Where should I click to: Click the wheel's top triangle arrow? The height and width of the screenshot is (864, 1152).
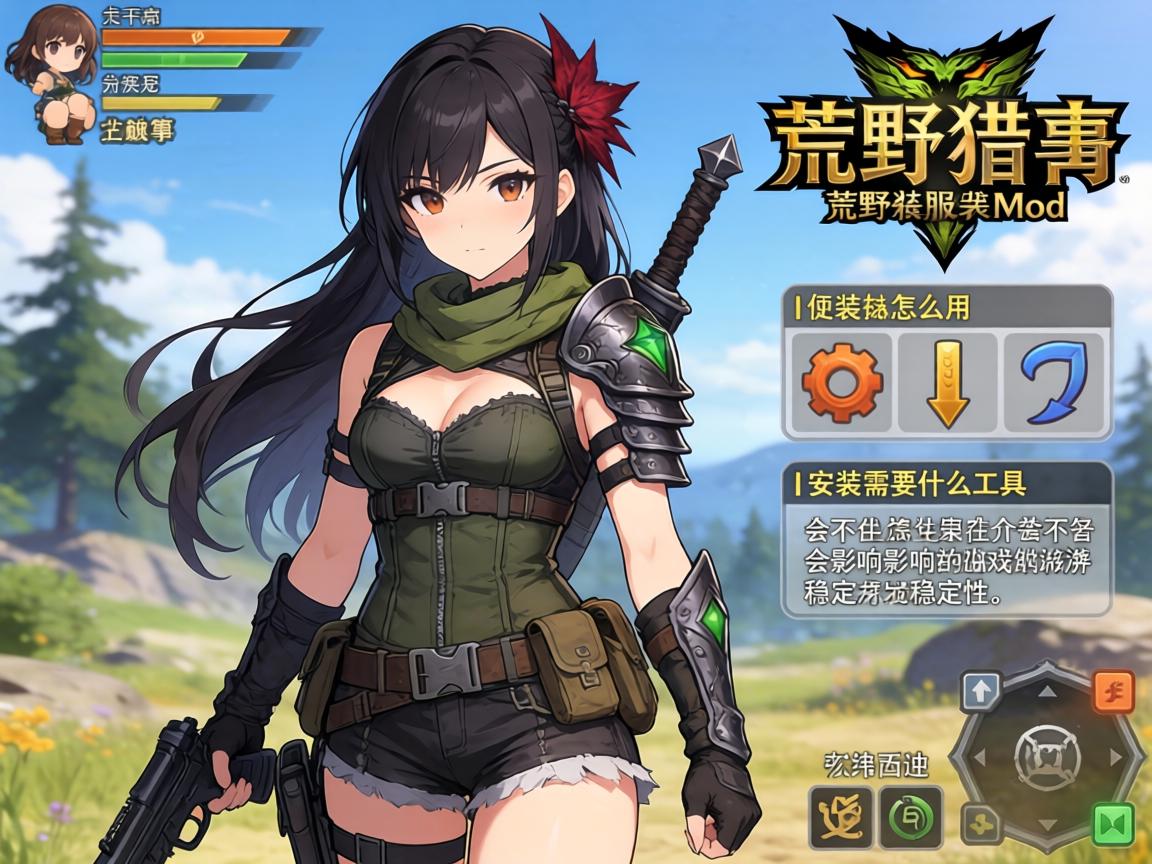click(x=1046, y=691)
